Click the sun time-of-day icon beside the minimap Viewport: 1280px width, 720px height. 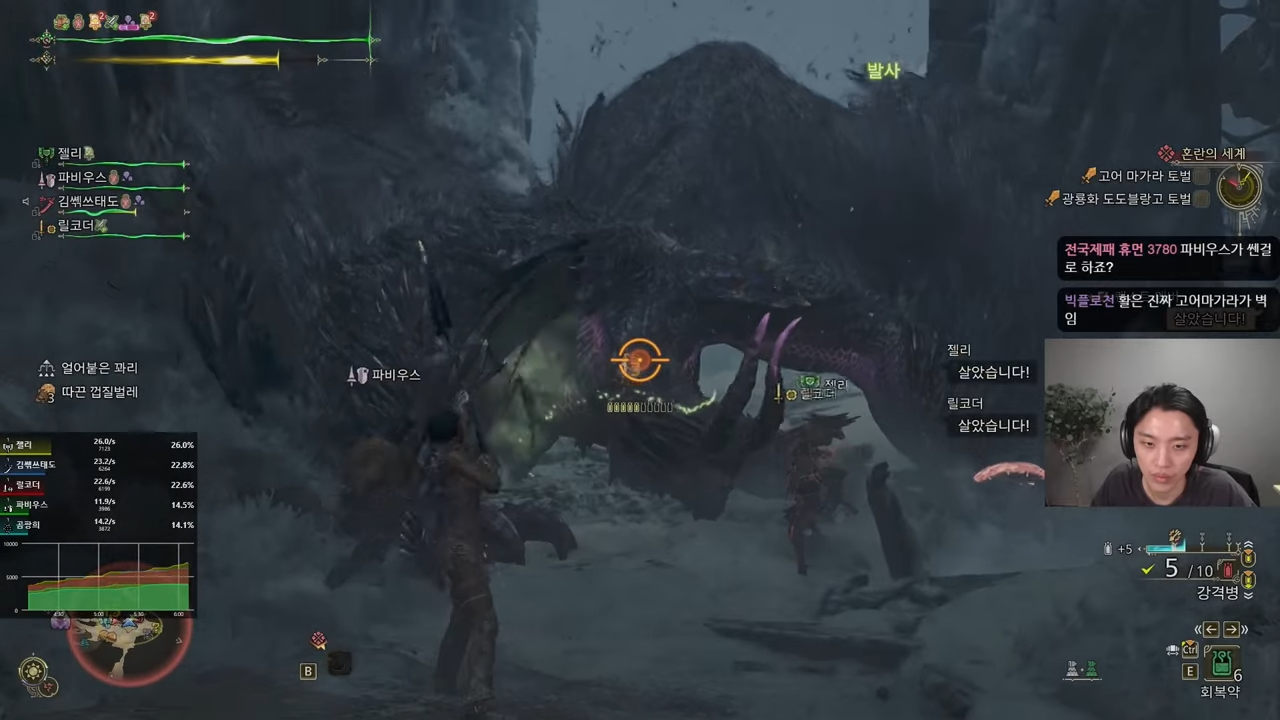34,670
